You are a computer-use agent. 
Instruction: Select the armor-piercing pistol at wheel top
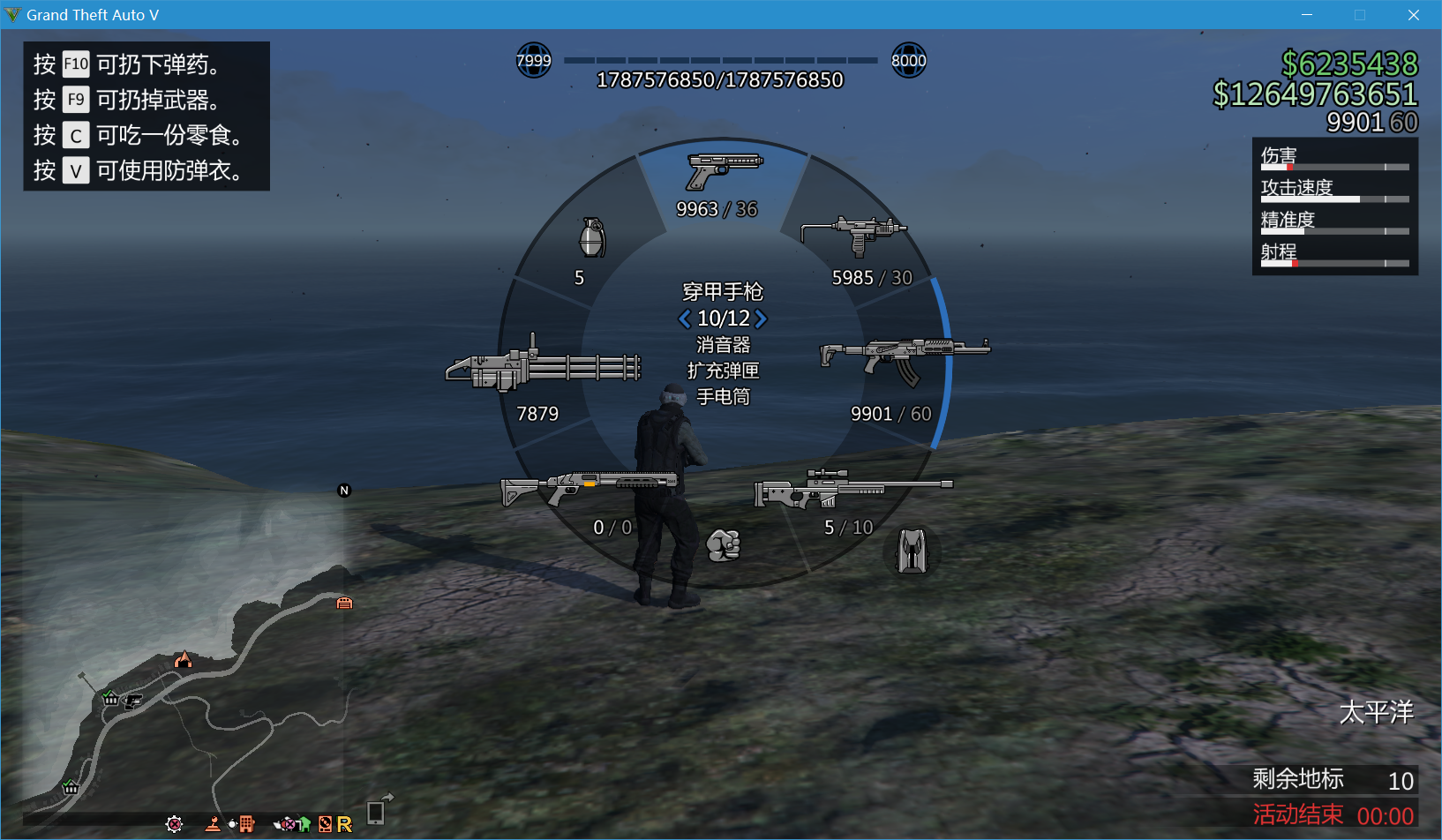[722, 168]
